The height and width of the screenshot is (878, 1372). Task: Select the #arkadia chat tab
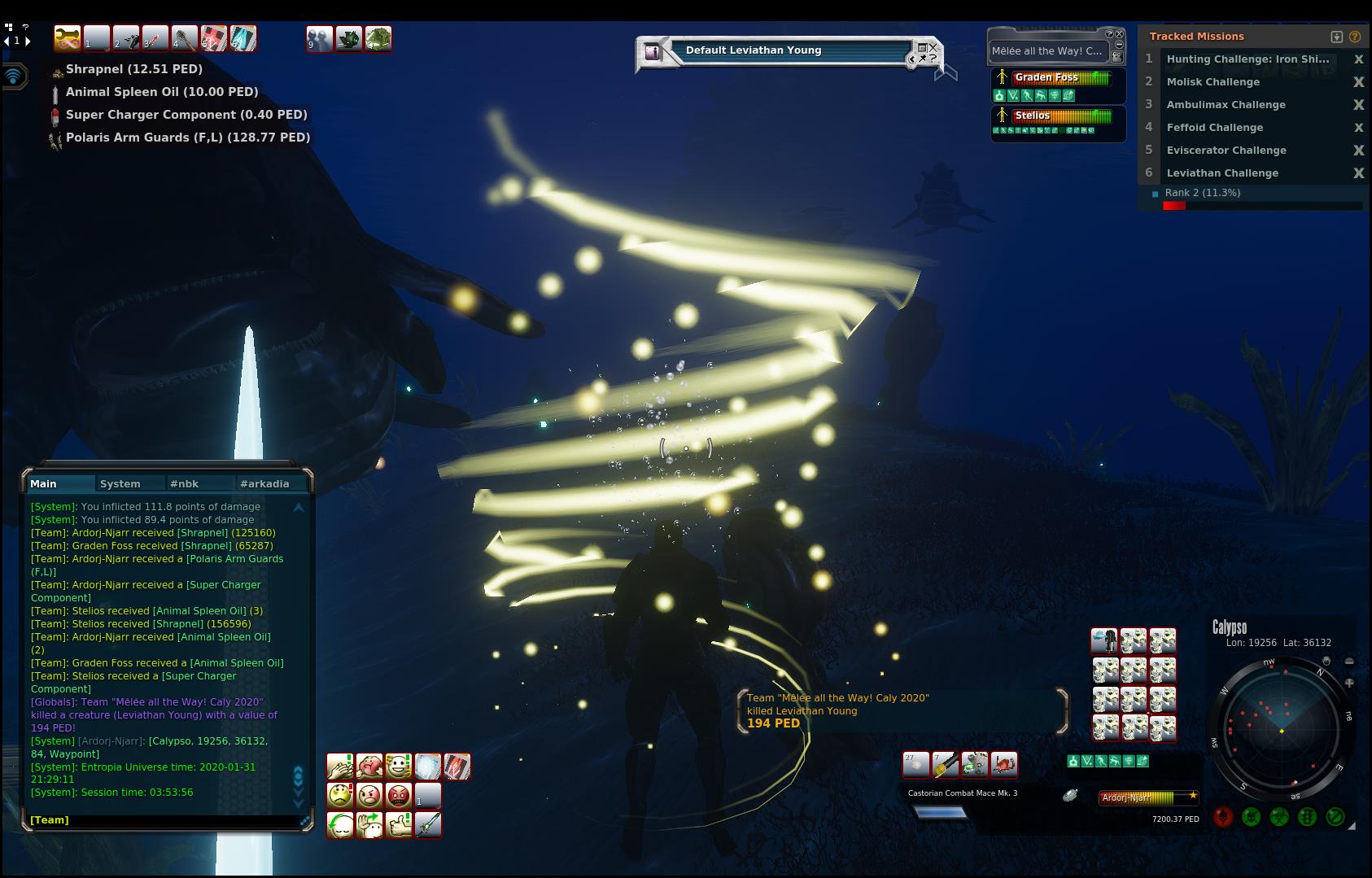pyautogui.click(x=264, y=483)
